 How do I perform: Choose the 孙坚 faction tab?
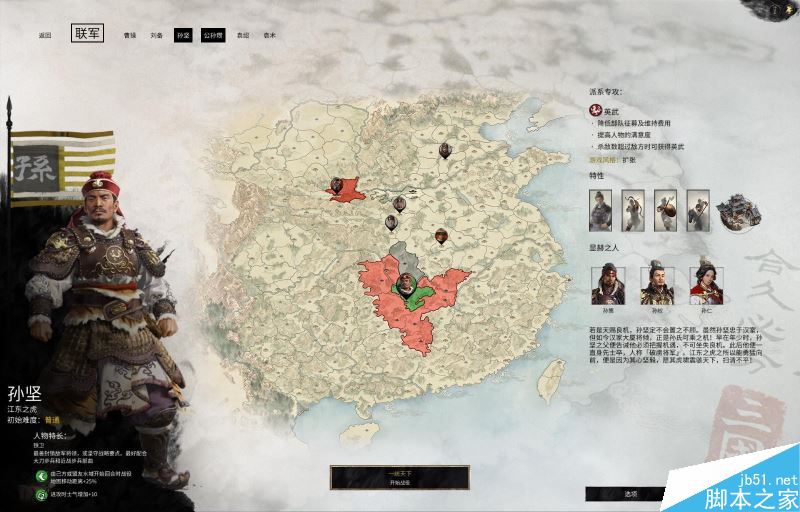182,35
